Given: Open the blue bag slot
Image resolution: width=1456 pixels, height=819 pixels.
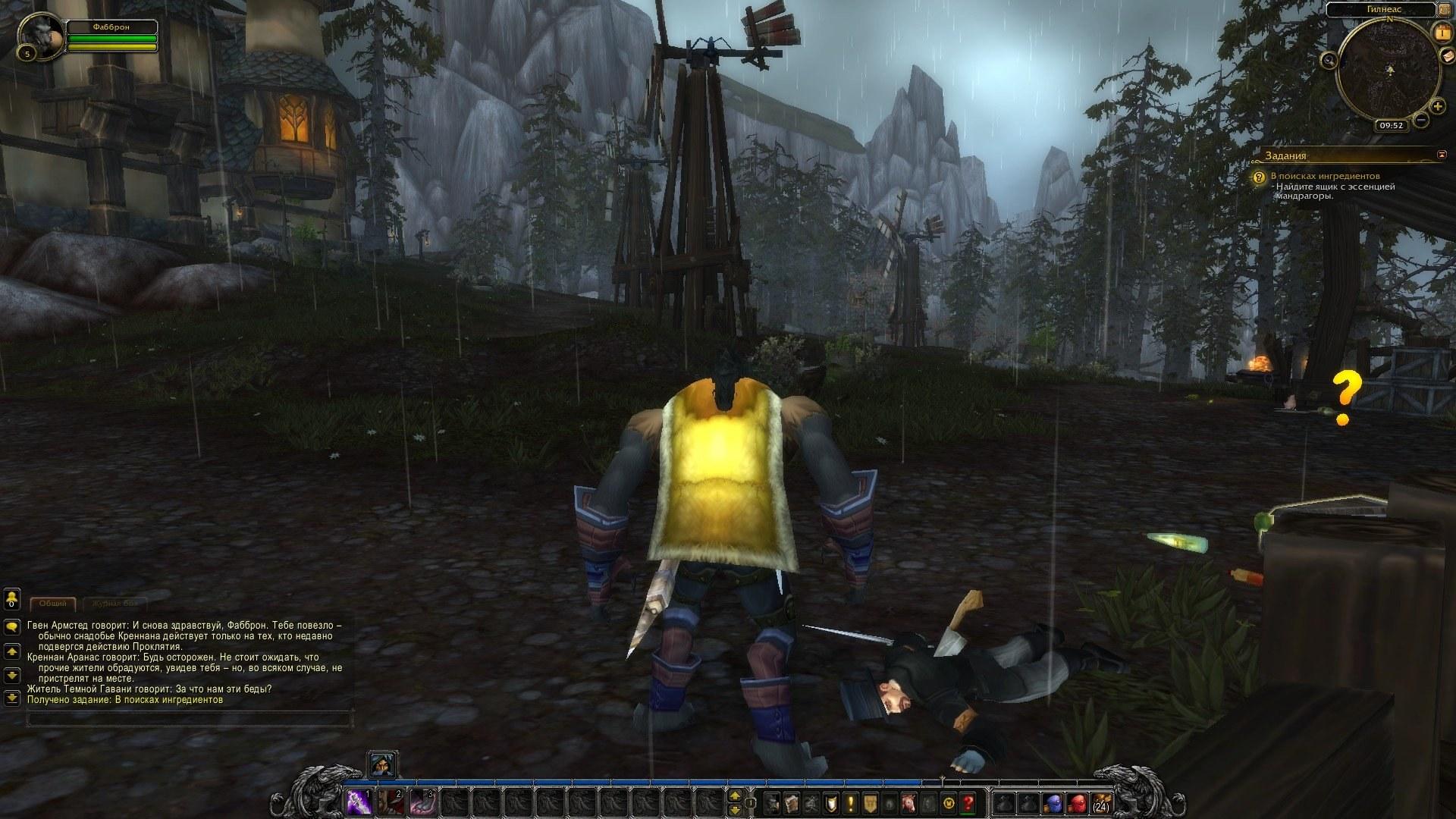Looking at the screenshot, I should (1051, 802).
